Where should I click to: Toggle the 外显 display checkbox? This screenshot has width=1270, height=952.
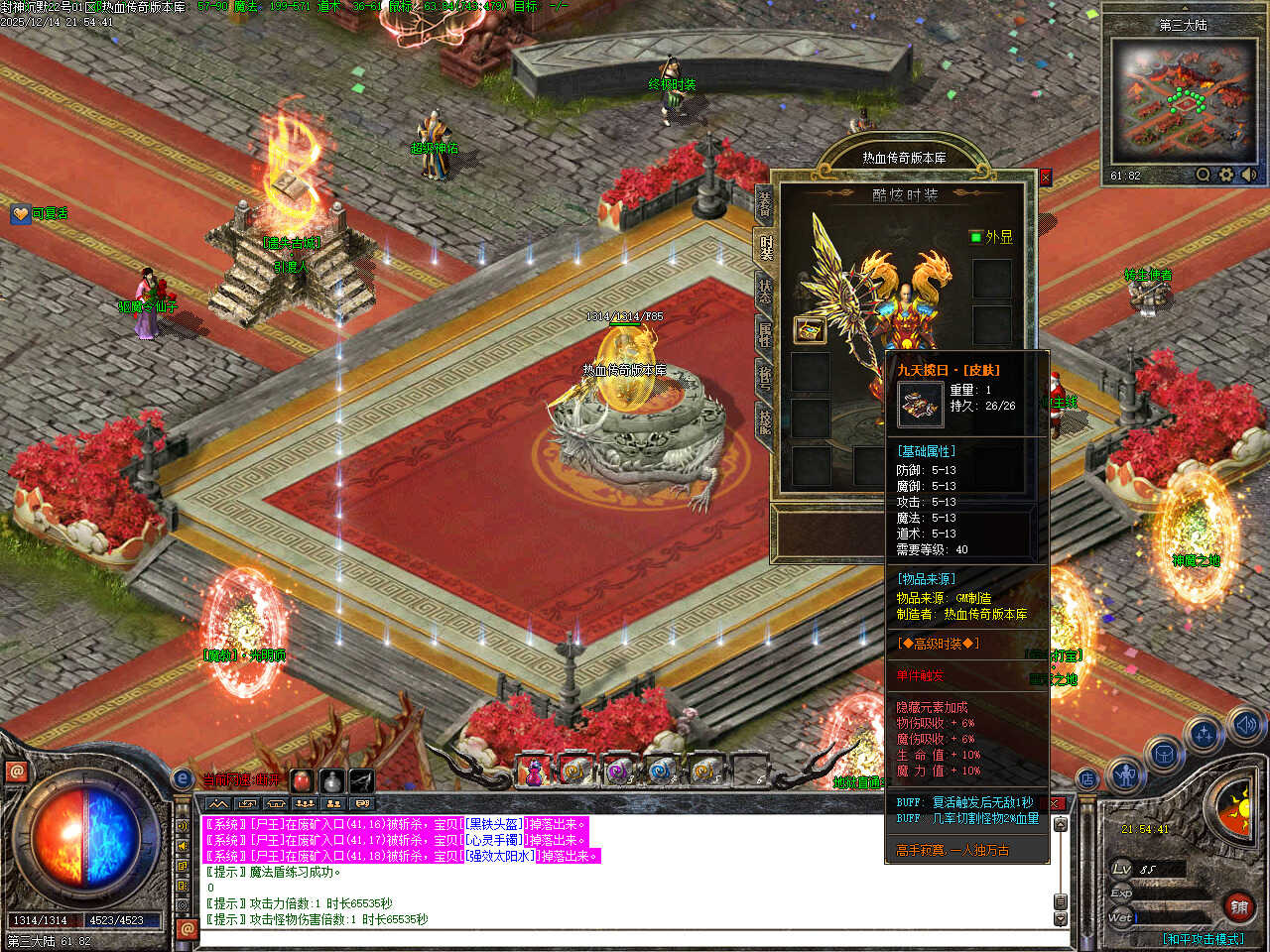975,237
